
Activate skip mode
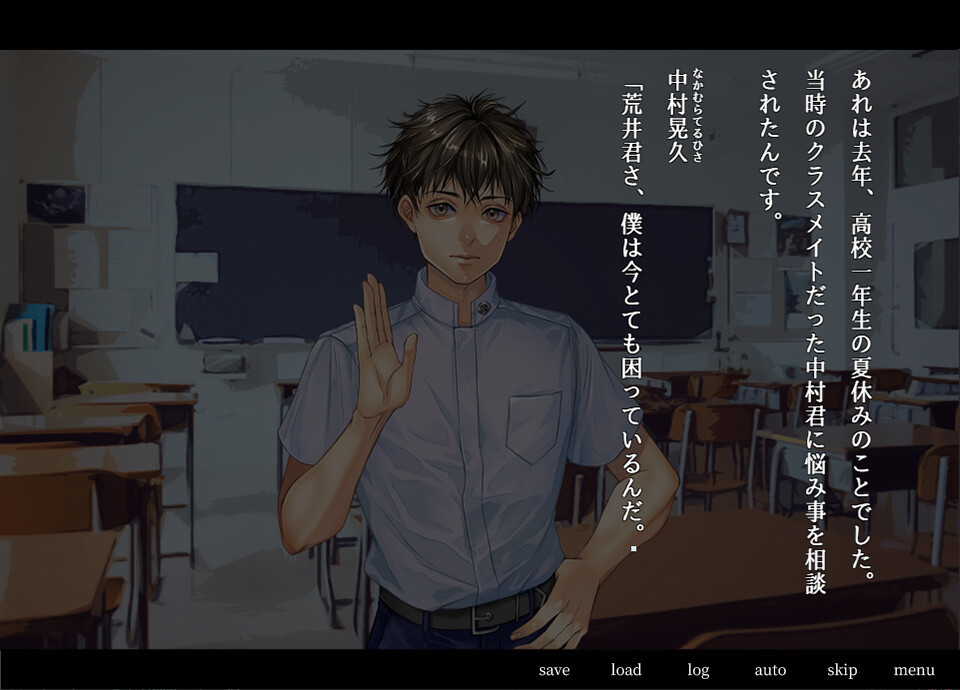[842, 670]
